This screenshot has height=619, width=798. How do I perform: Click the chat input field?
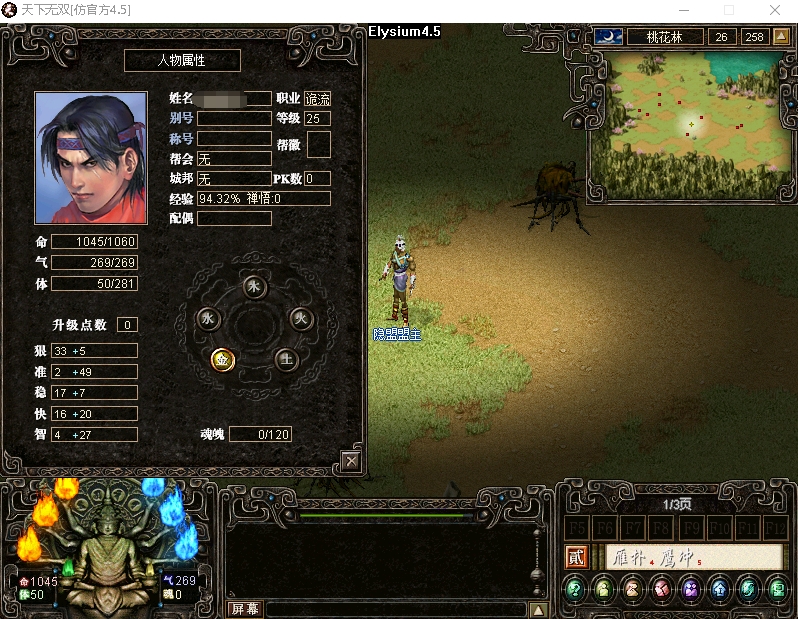[395, 609]
